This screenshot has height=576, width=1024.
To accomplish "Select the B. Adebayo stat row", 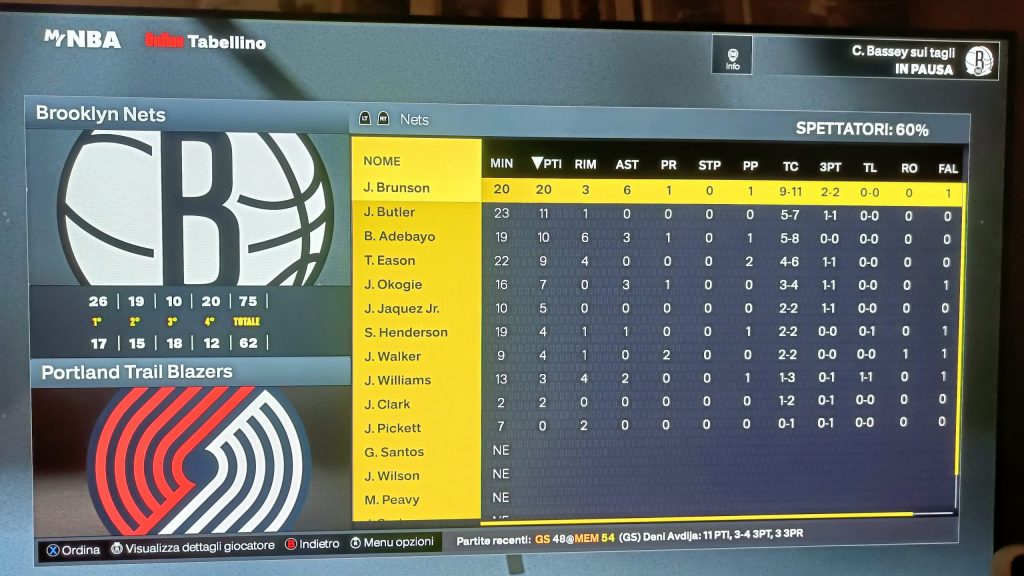I will [396, 237].
